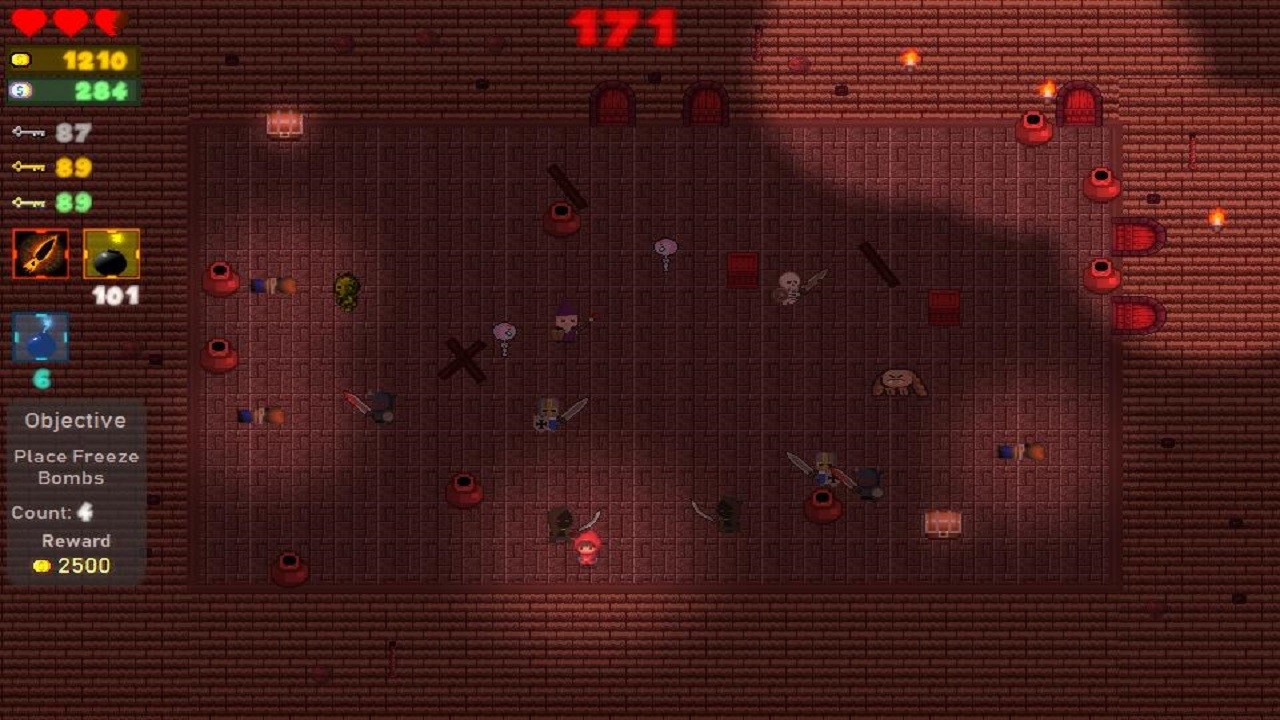Click the wooden X cross on the floor
This screenshot has width=1280, height=720.
(x=465, y=358)
